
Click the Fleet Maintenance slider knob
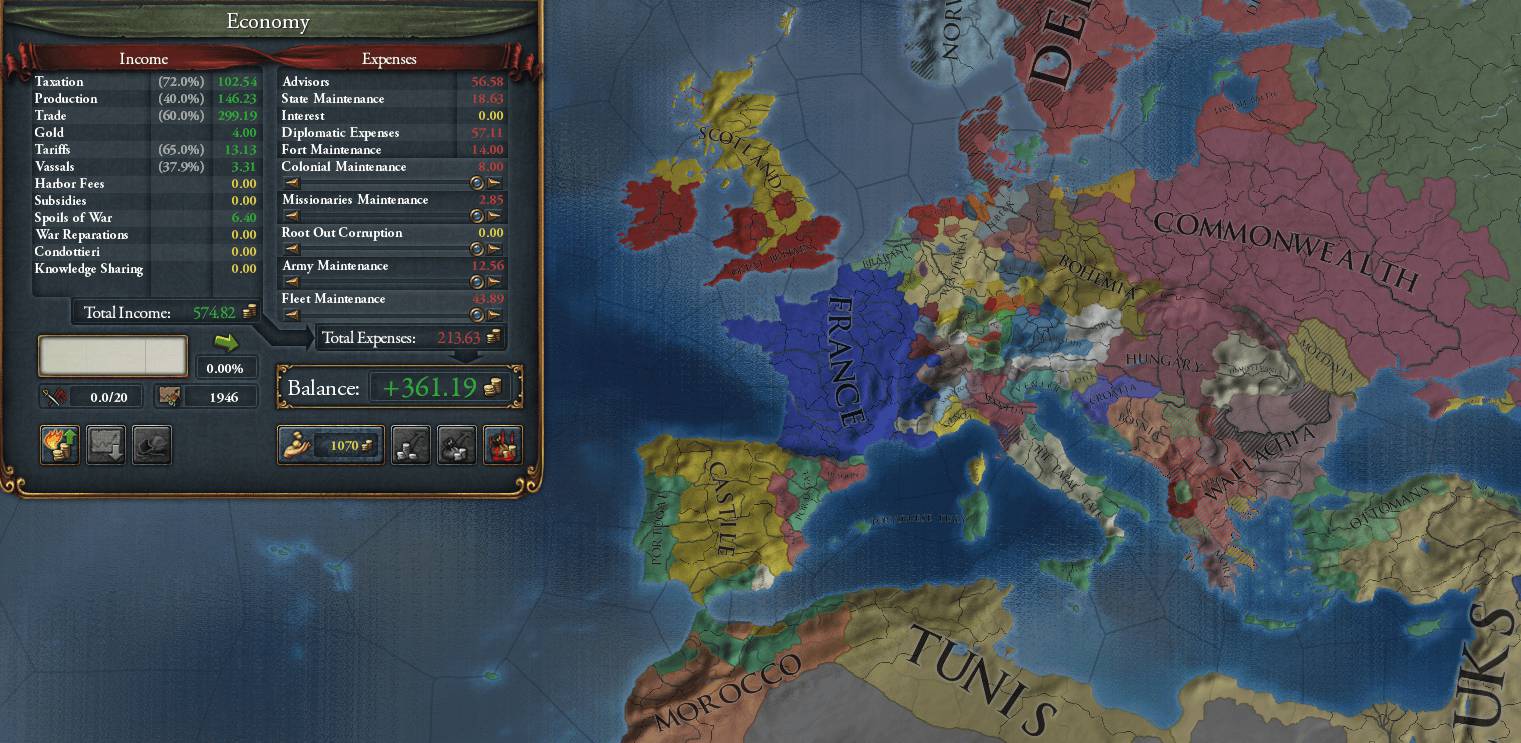(477, 315)
